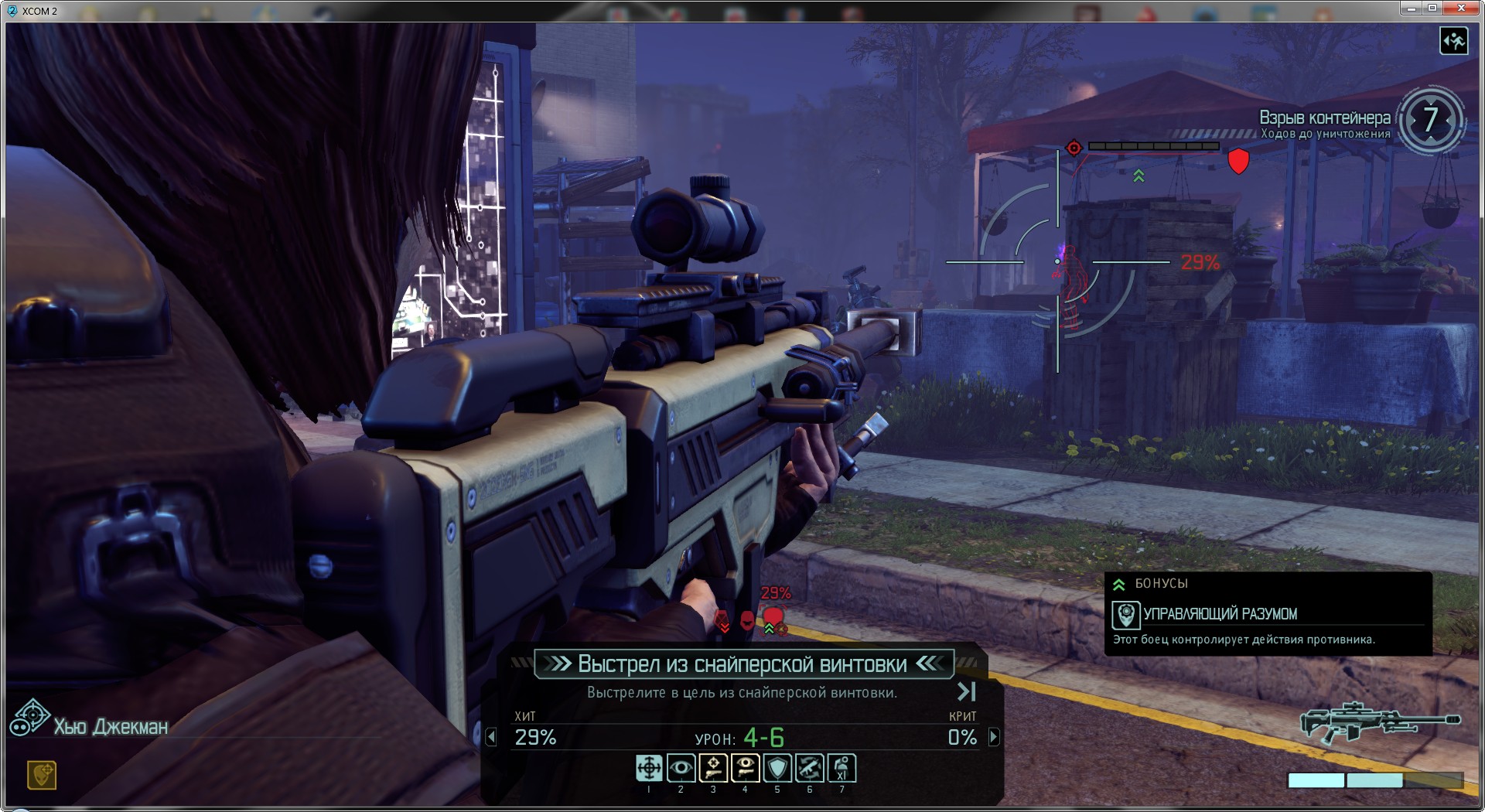Viewport: 1485px width, 812px height.
Task: Activate the shield Hunker Down ability
Action: click(x=777, y=768)
